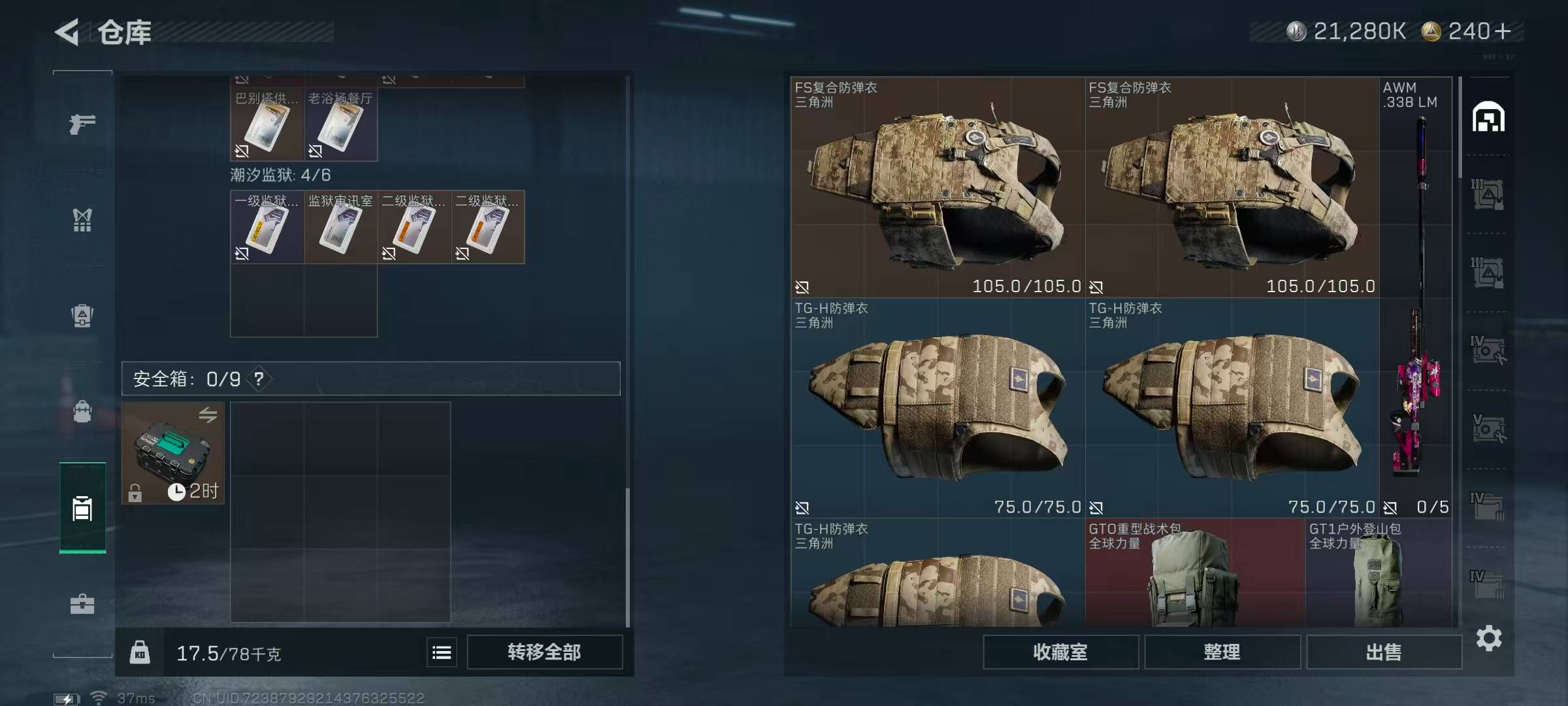
Task: Select the 老浴场餐厅 keycard
Action: [x=340, y=126]
